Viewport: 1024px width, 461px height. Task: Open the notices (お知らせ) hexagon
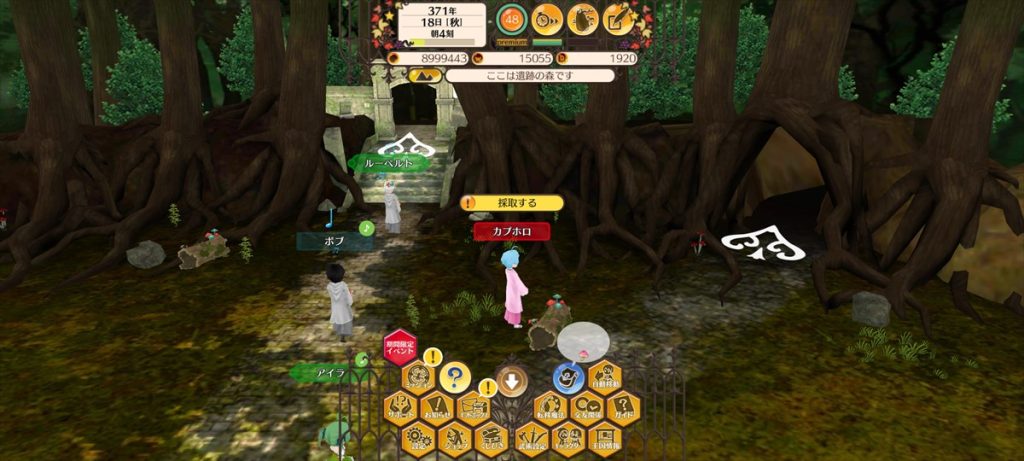tap(437, 407)
